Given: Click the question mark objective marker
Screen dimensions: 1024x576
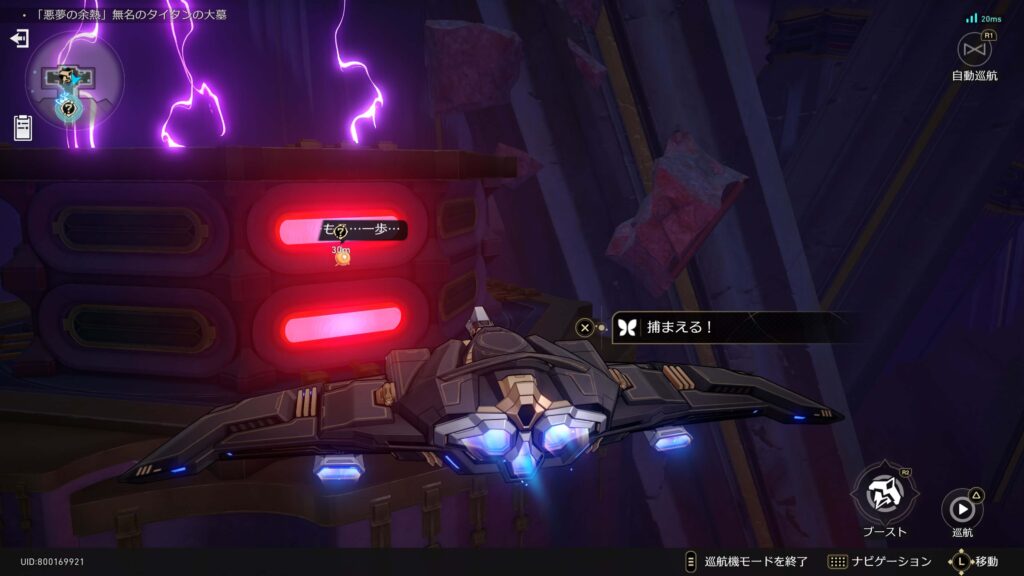Looking at the screenshot, I should 340,232.
